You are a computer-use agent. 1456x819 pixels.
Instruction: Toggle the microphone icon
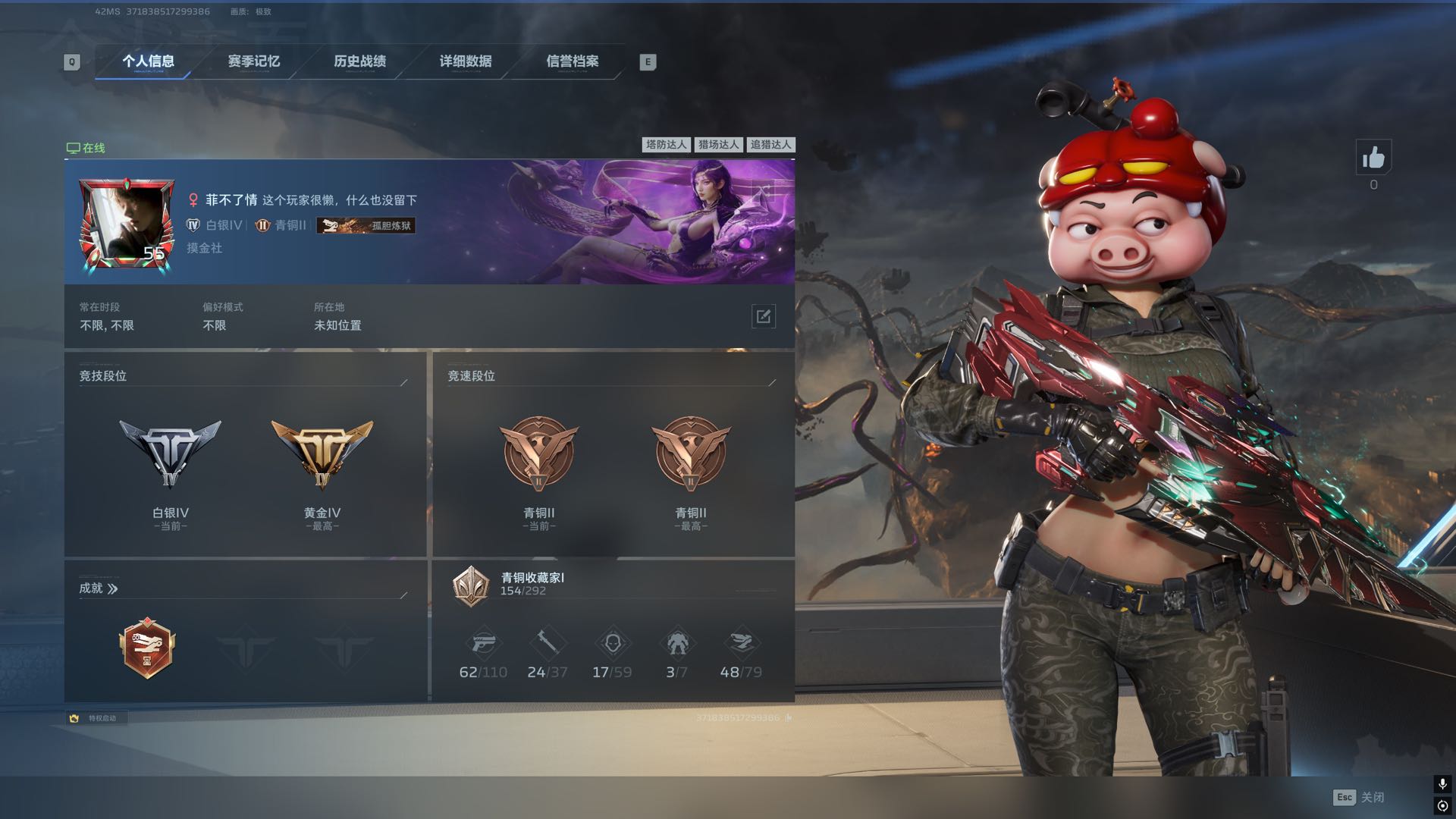[x=1442, y=783]
